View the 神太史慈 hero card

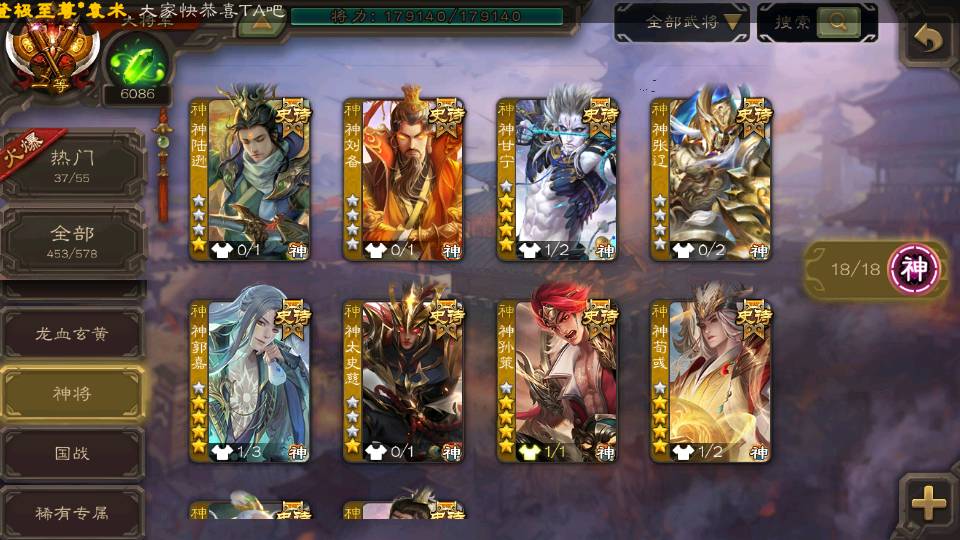pos(404,382)
